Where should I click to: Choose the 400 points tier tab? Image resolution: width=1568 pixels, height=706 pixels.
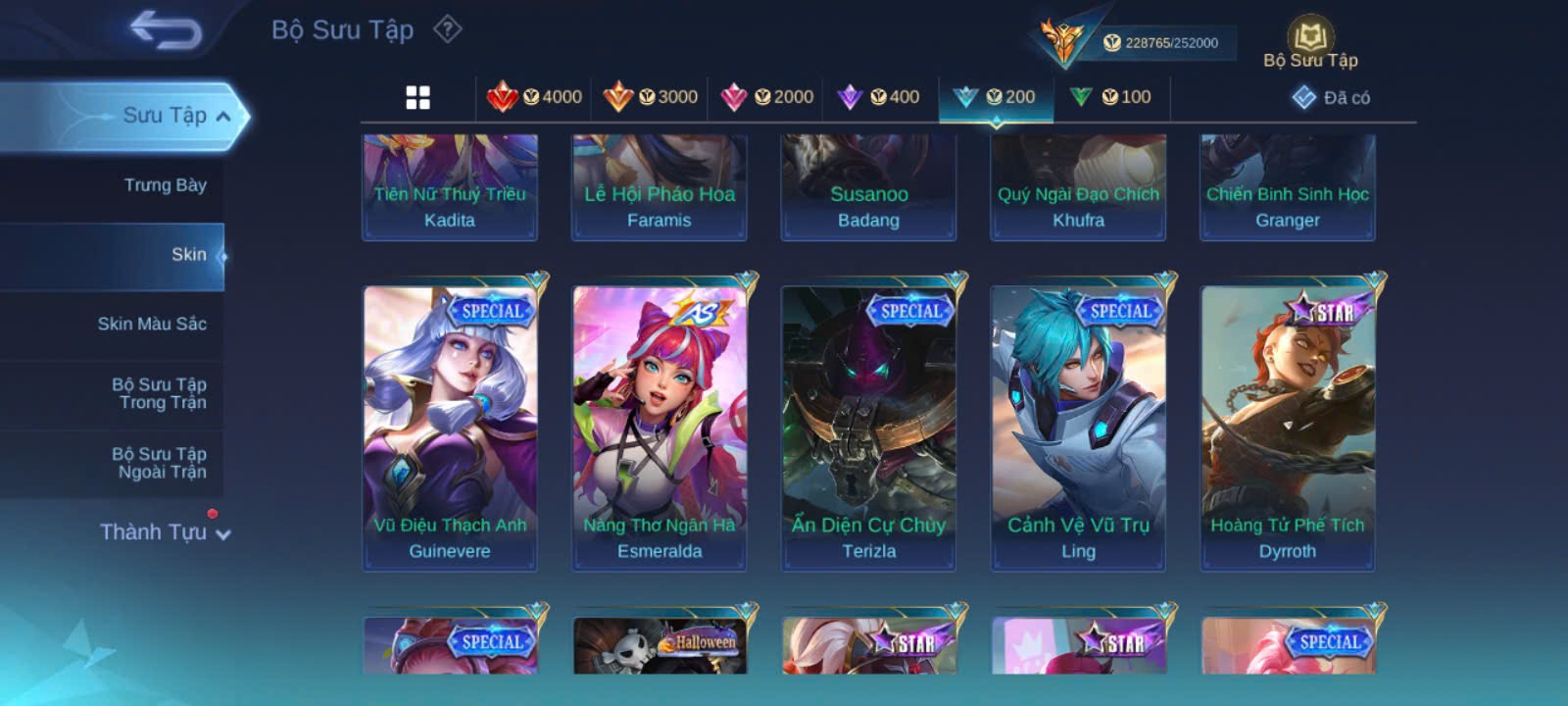click(878, 97)
